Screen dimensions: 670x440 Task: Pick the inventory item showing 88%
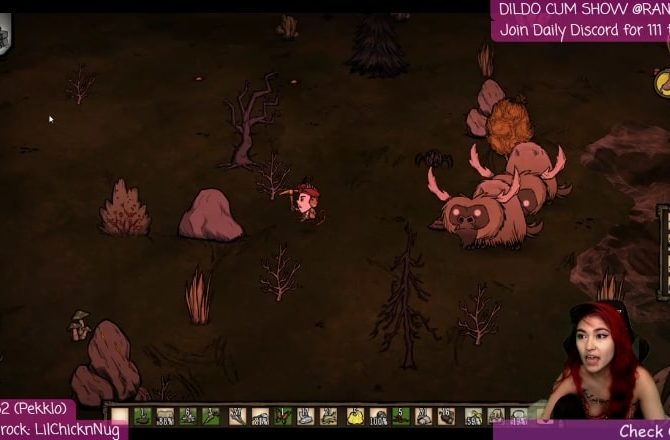point(165,415)
